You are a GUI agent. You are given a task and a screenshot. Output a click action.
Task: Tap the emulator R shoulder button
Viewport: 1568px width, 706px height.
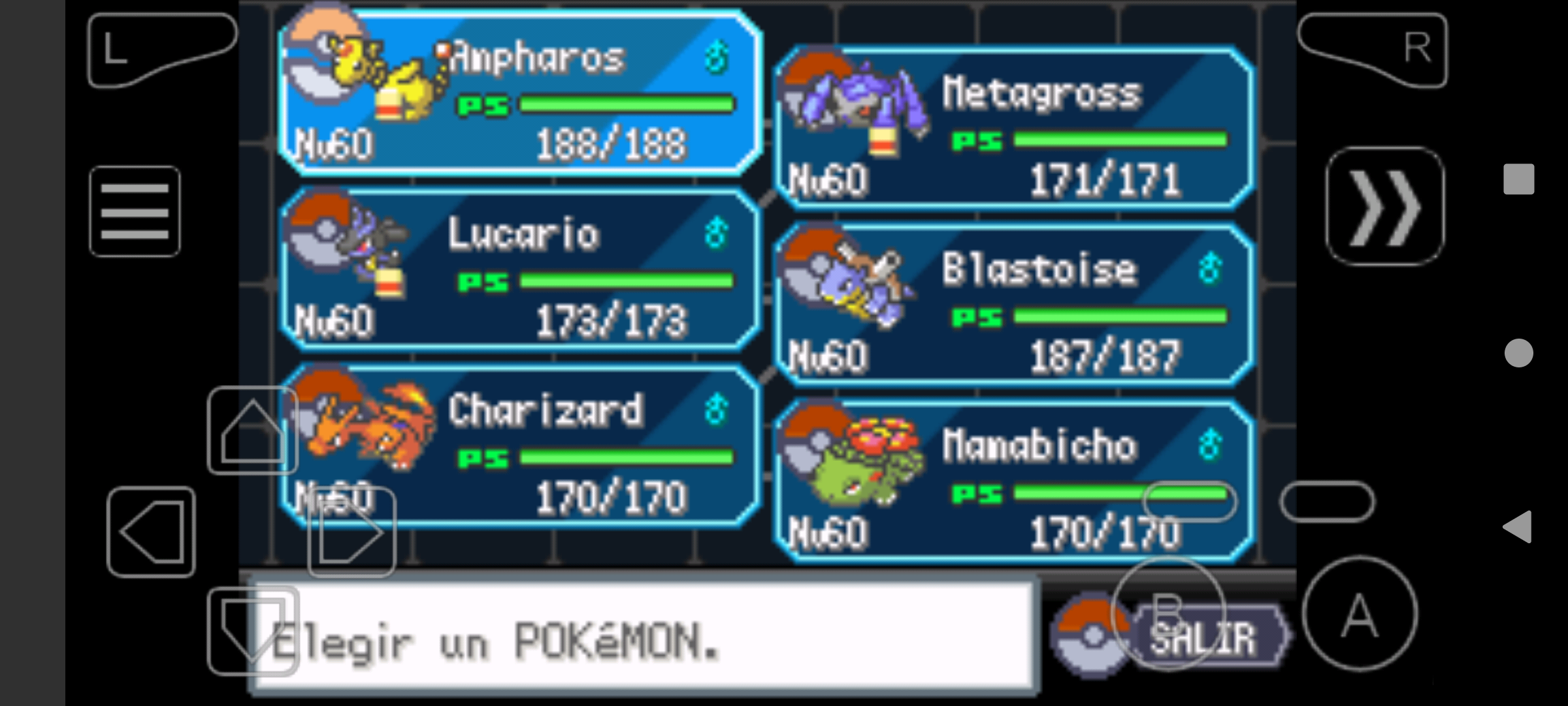[x=1373, y=50]
